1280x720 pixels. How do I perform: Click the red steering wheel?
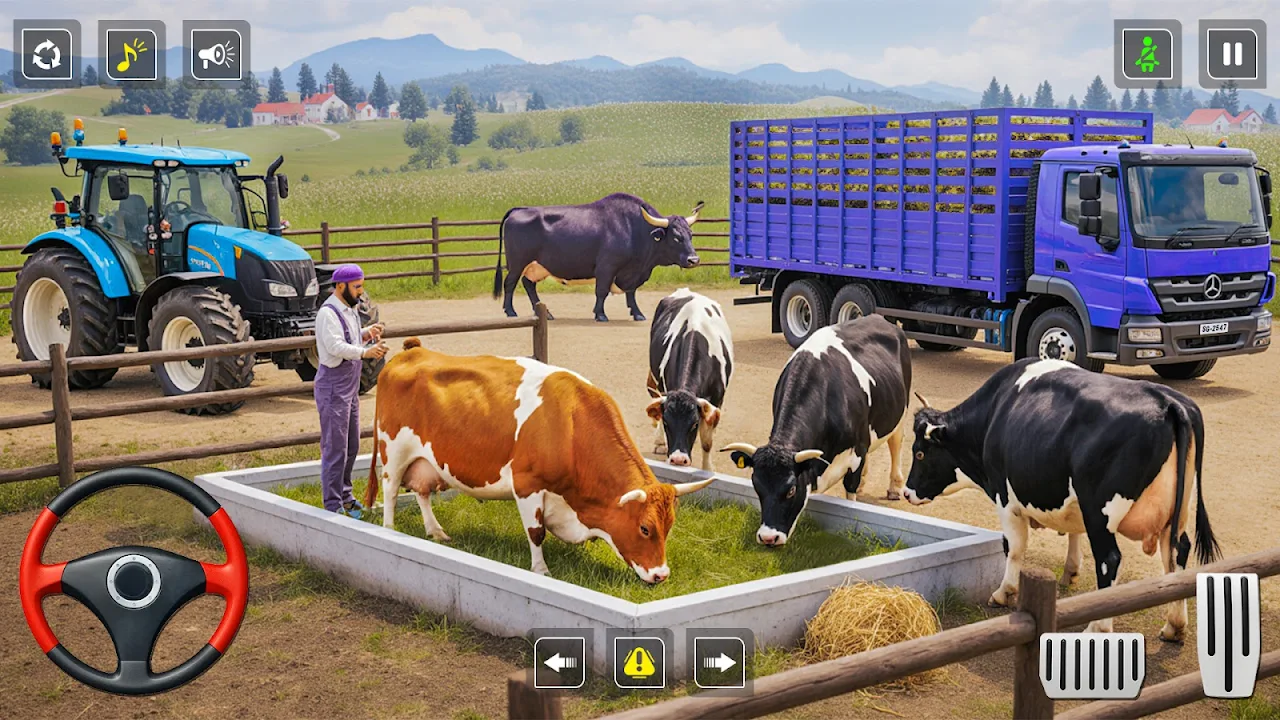134,581
